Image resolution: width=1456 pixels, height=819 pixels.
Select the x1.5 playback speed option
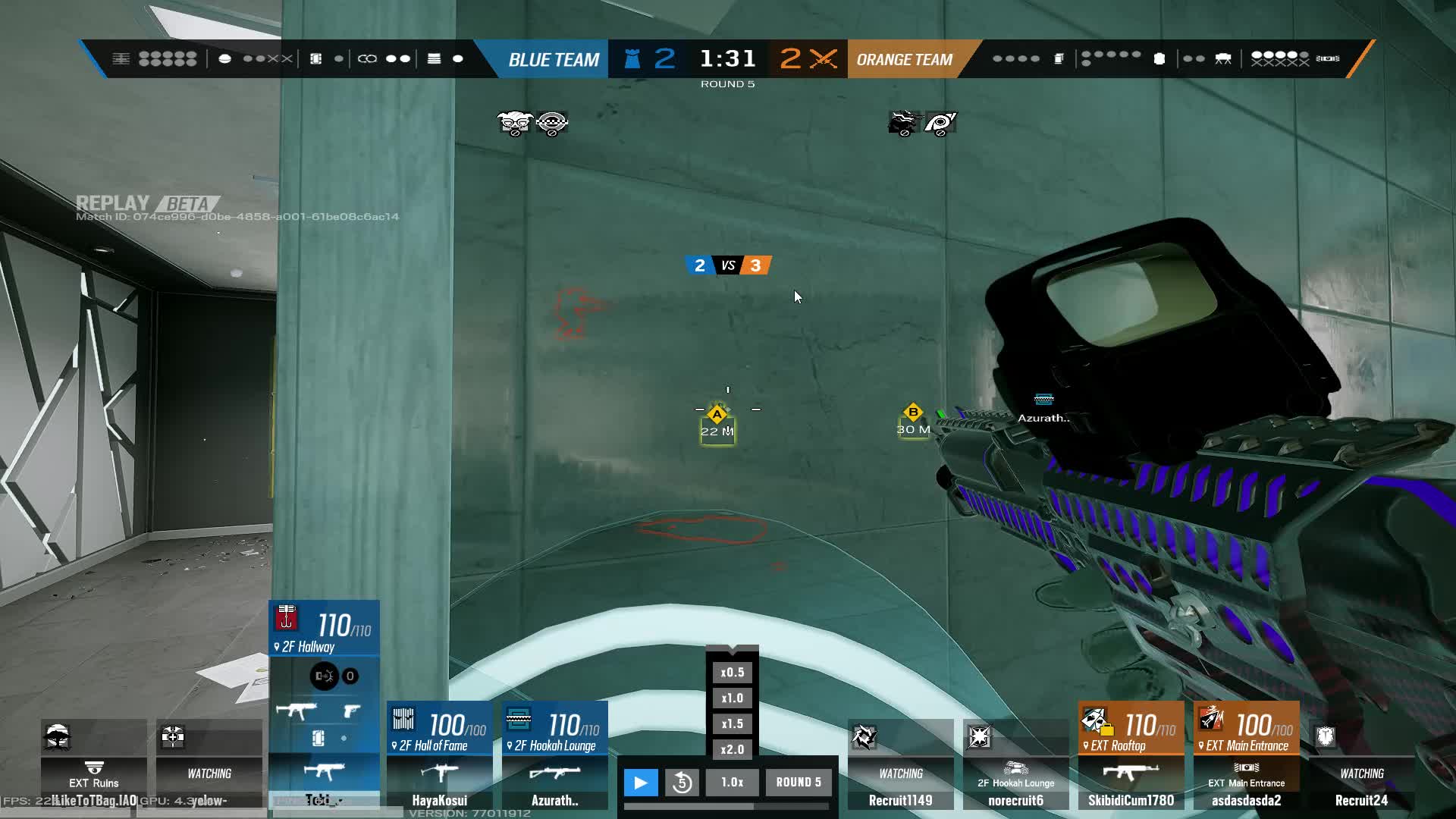pos(731,723)
